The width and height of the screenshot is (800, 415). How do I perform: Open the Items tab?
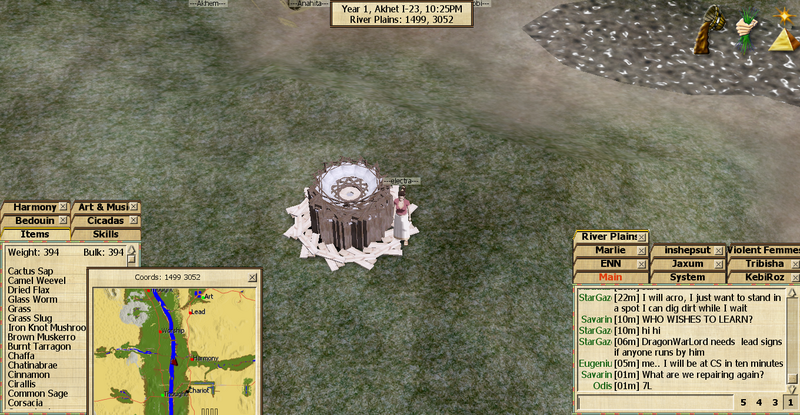point(34,234)
